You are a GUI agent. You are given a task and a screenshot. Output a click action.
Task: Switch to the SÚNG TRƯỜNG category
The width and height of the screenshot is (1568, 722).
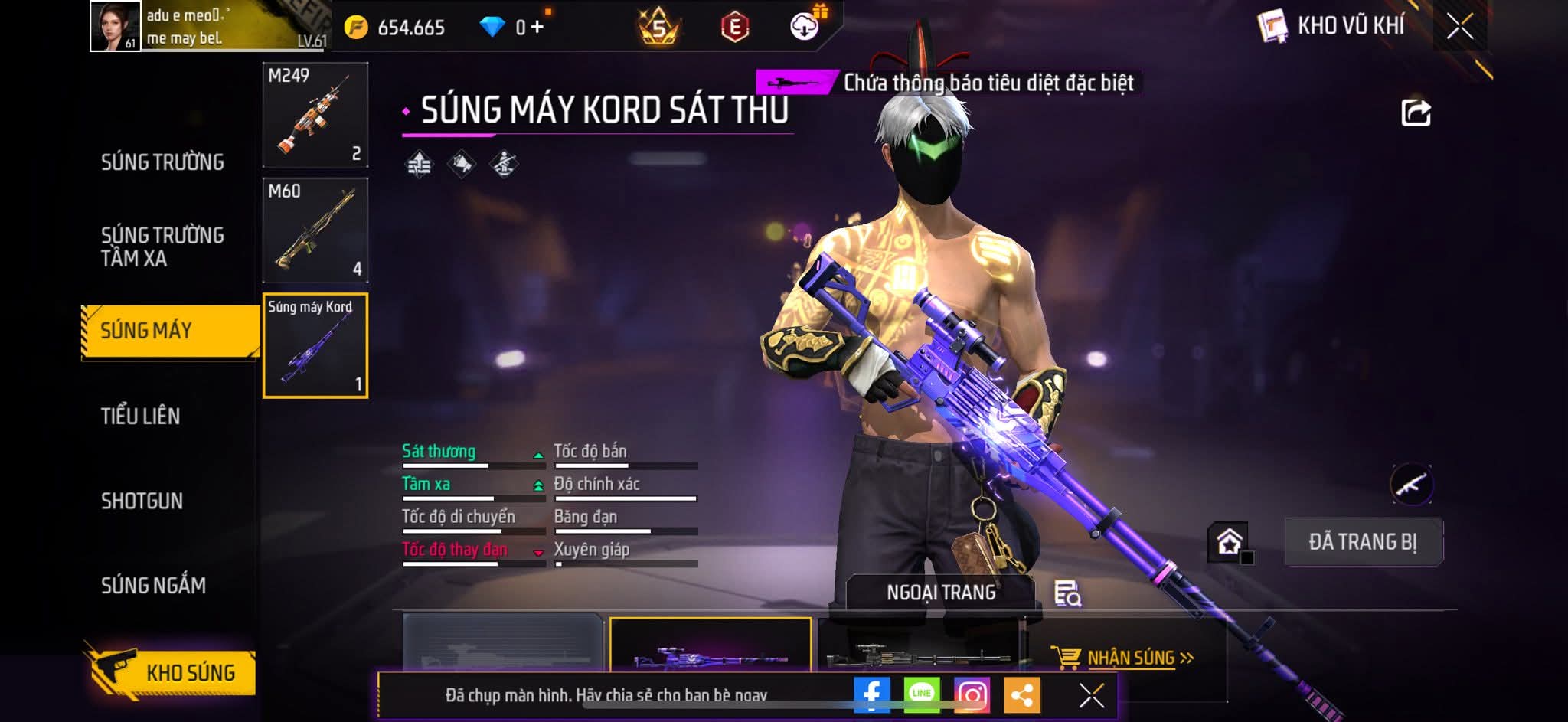pyautogui.click(x=162, y=162)
